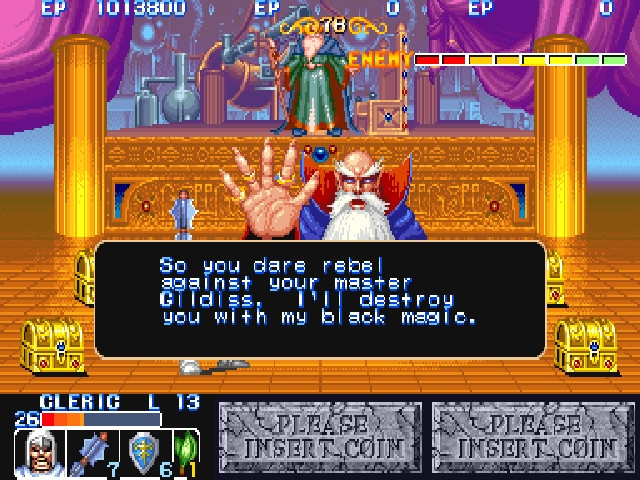Click the rightmost Please Insert Coin panel

(x=534, y=438)
